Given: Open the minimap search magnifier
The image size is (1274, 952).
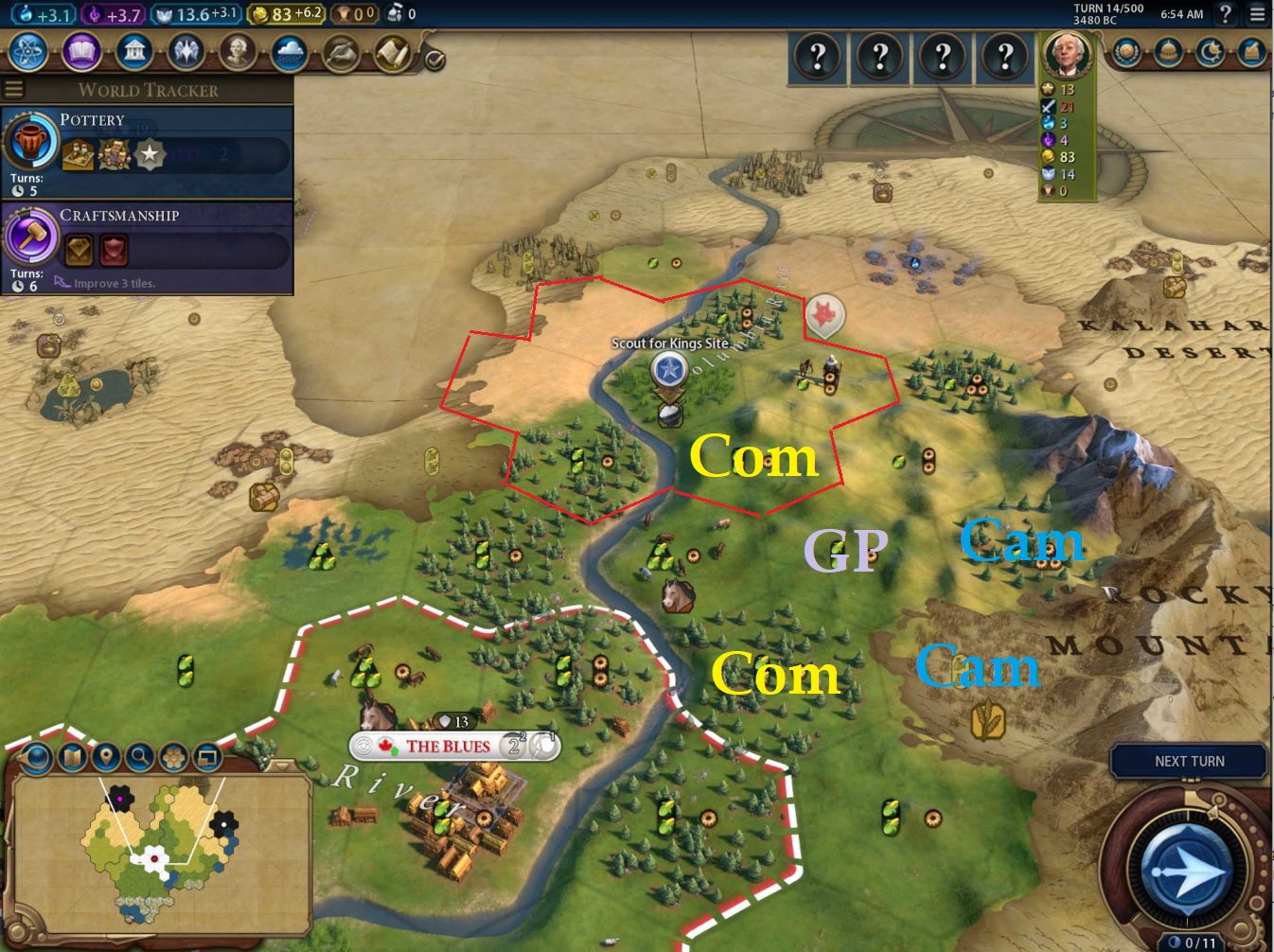Looking at the screenshot, I should [140, 757].
